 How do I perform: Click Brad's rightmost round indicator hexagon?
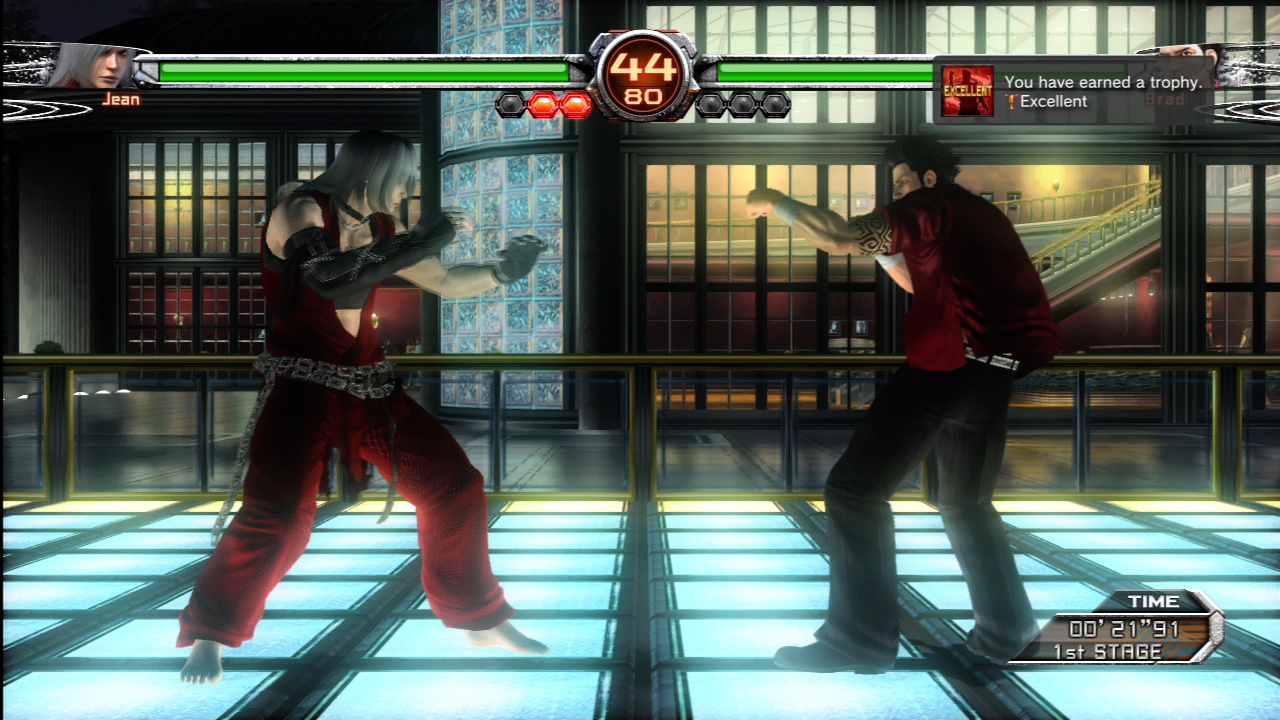click(774, 102)
